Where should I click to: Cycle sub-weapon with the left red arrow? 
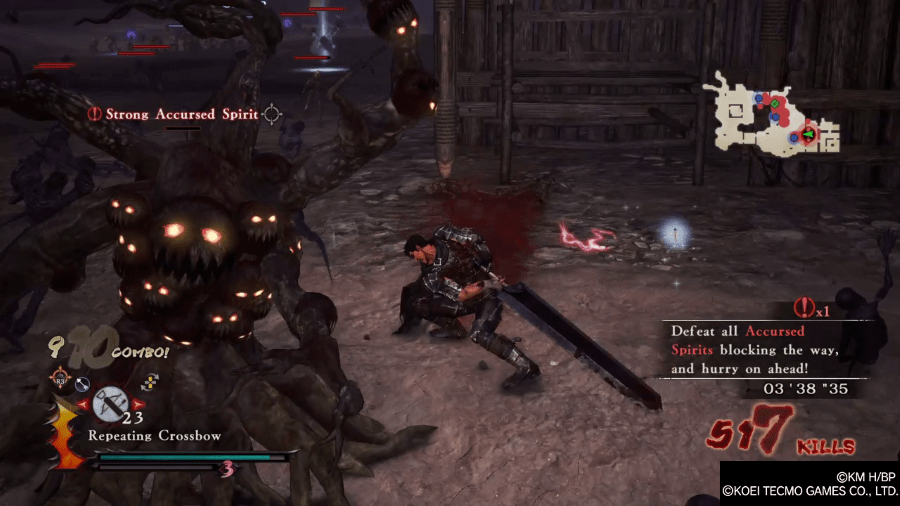click(83, 405)
